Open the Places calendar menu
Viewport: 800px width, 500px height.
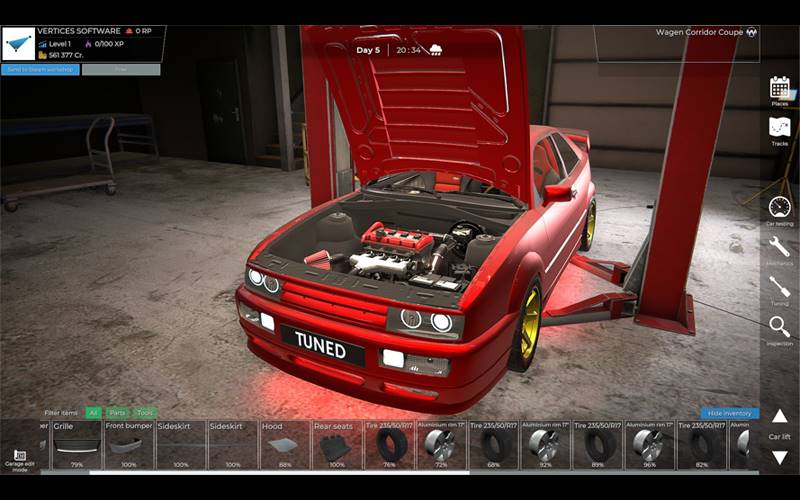[779, 89]
